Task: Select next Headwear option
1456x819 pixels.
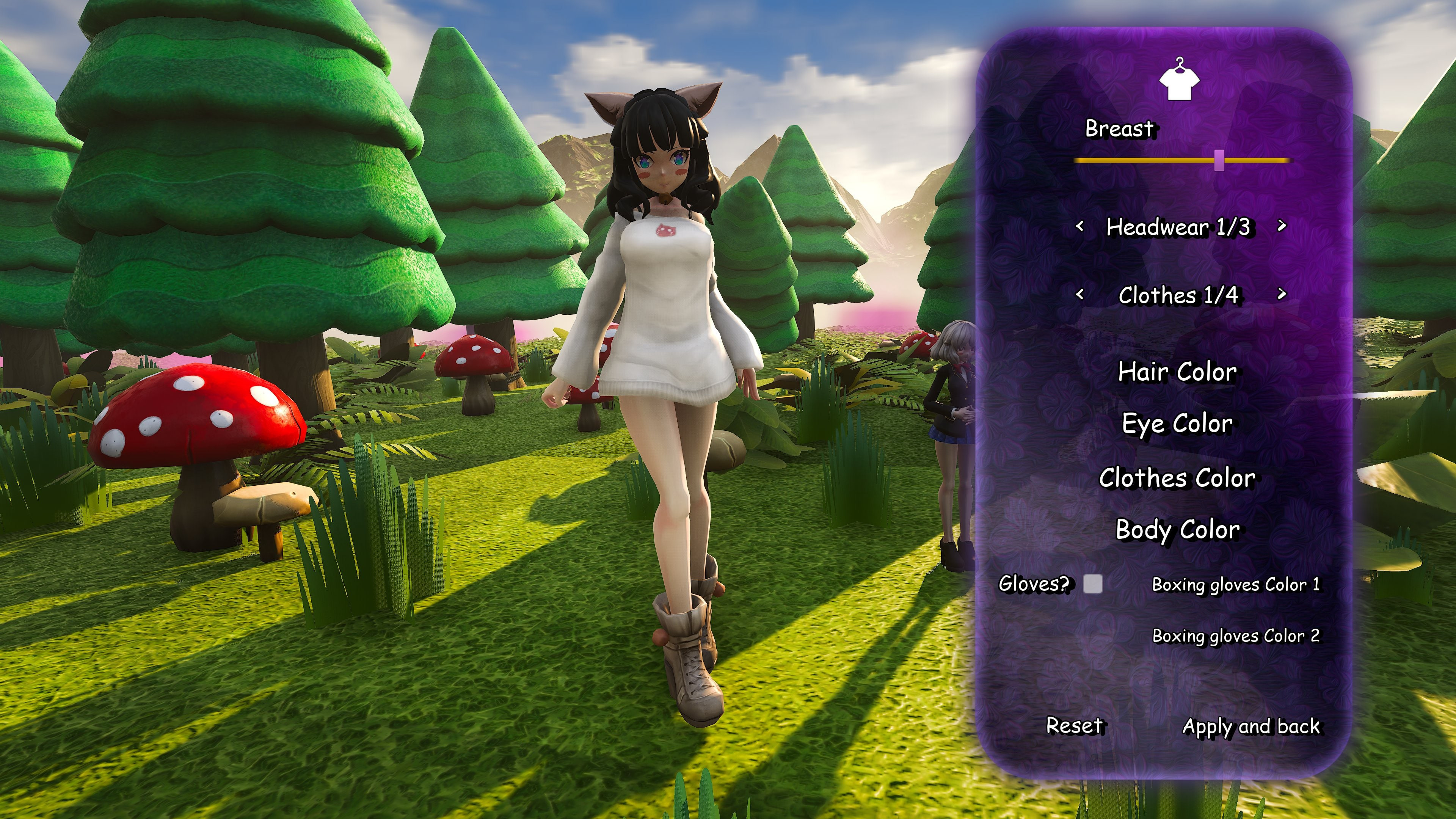Action: click(x=1282, y=226)
